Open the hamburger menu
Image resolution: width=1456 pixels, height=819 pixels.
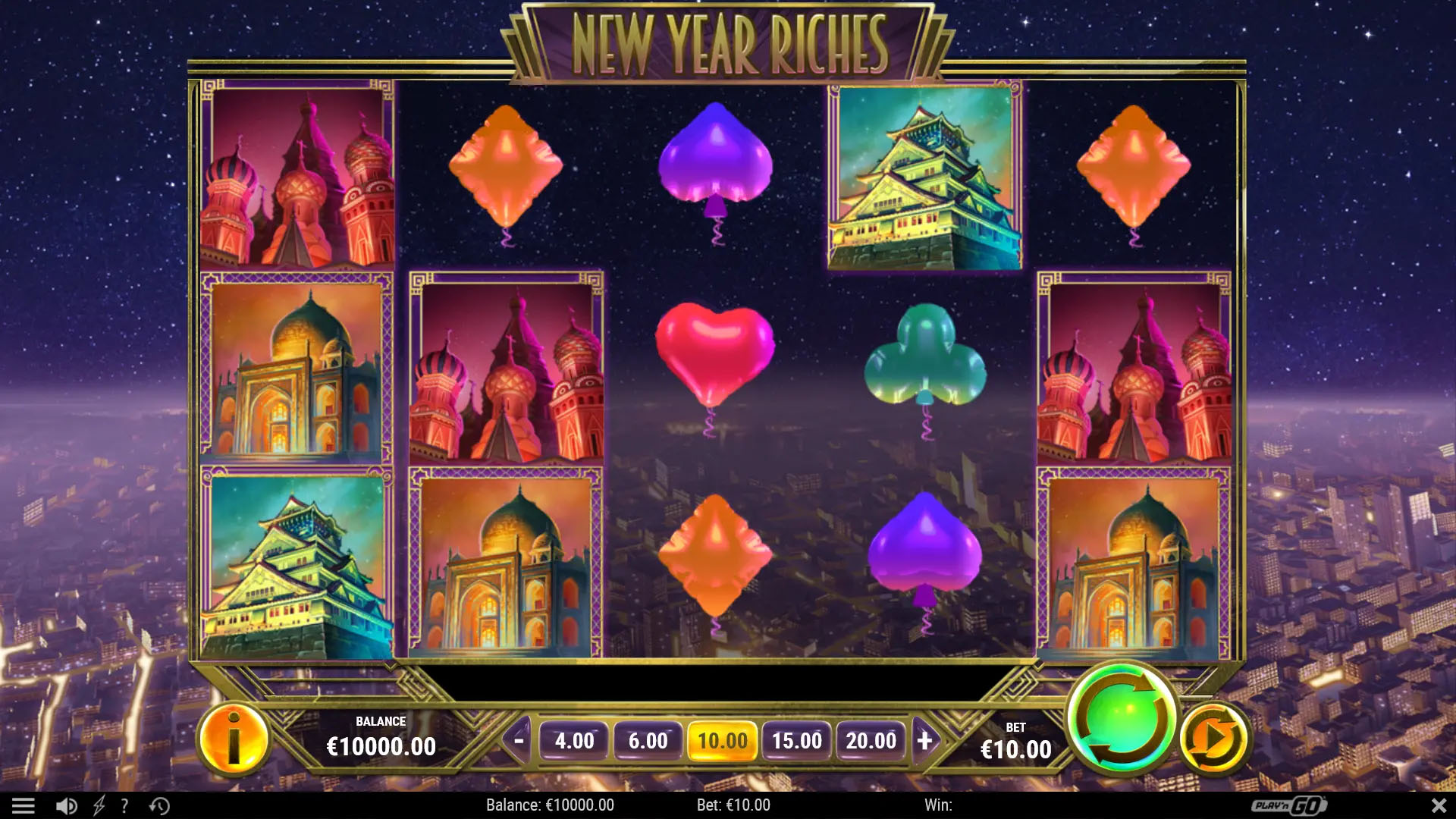tap(24, 805)
